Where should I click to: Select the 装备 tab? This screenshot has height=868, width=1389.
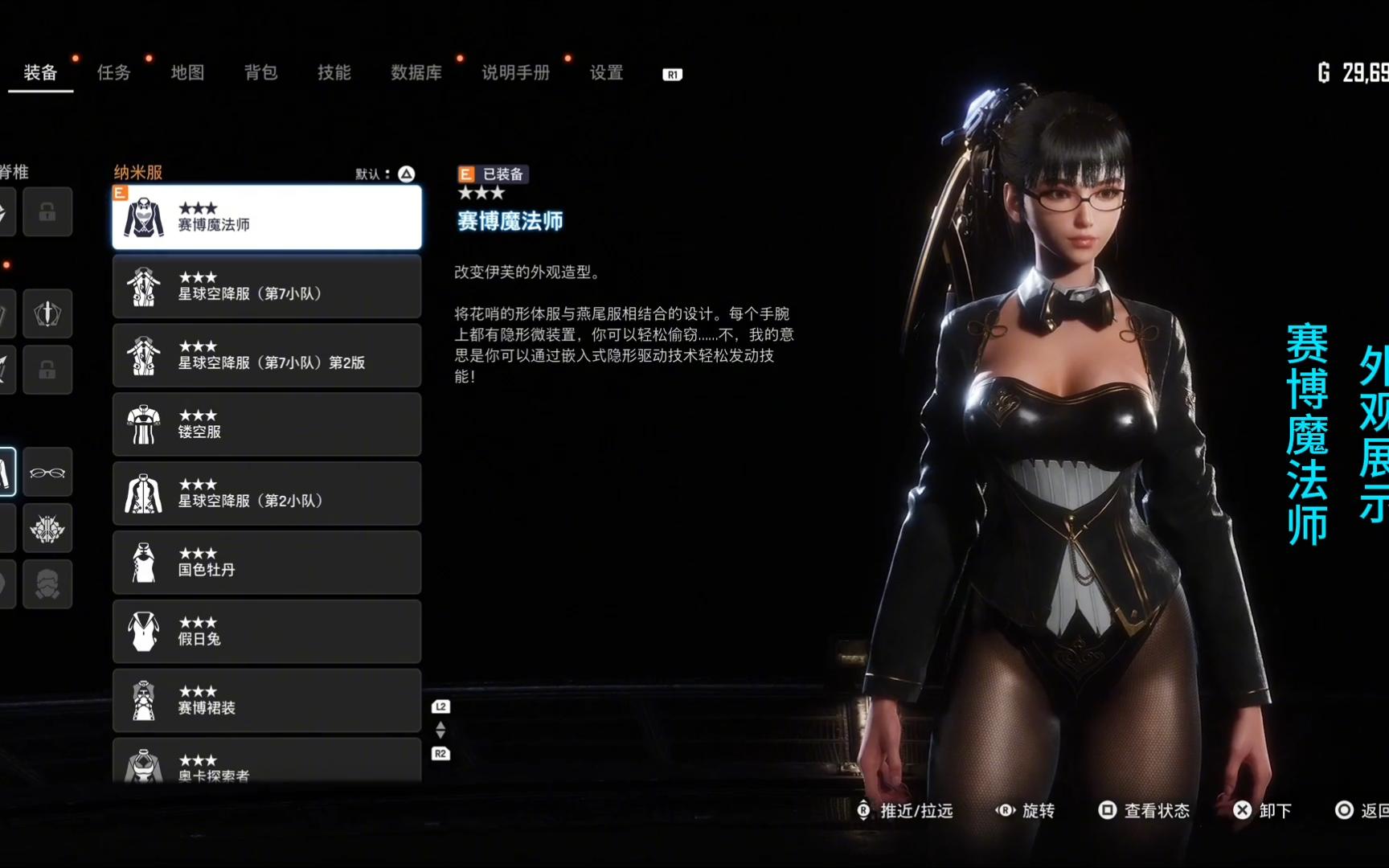[40, 73]
